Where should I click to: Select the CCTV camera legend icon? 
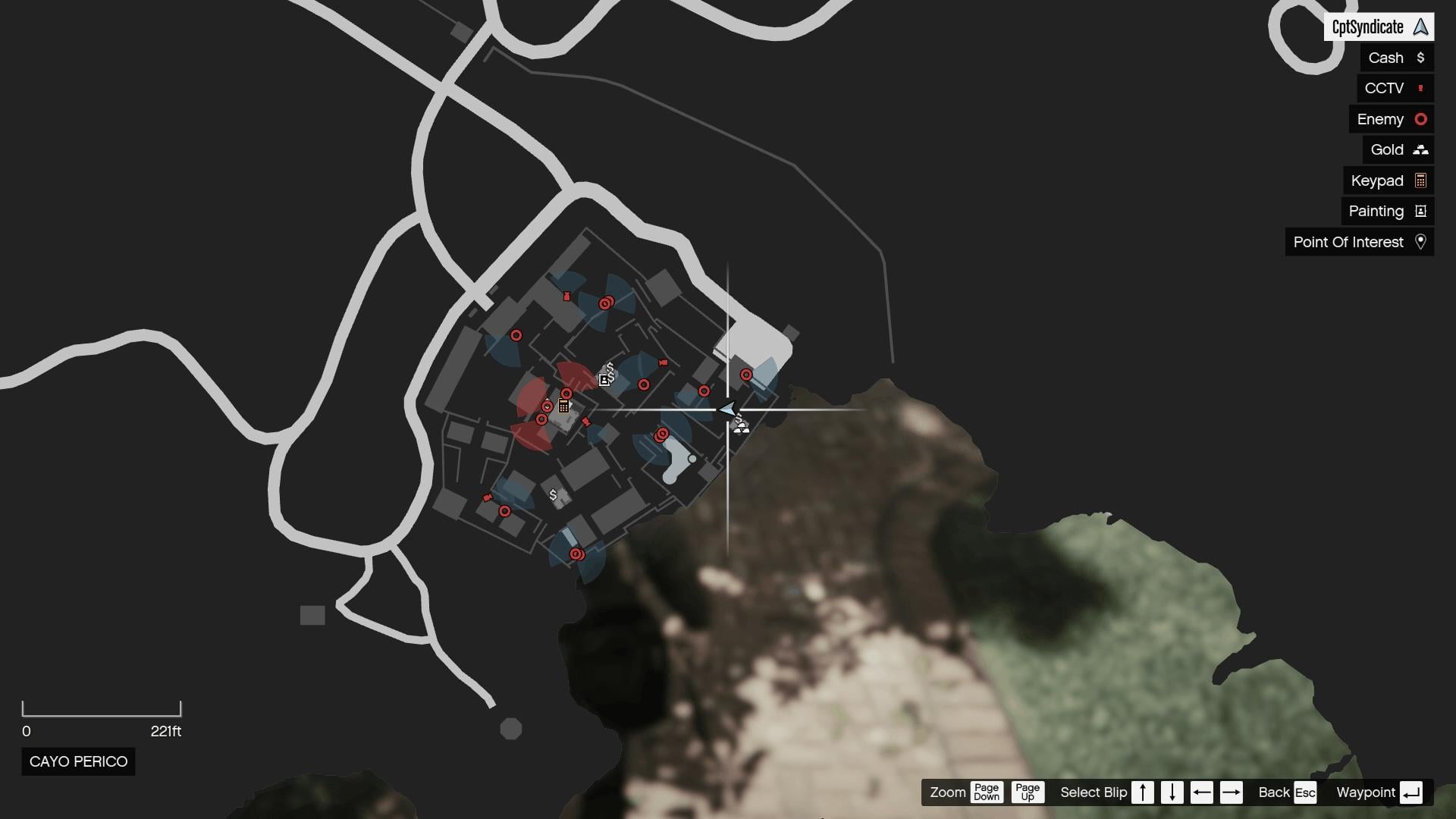tap(1420, 88)
